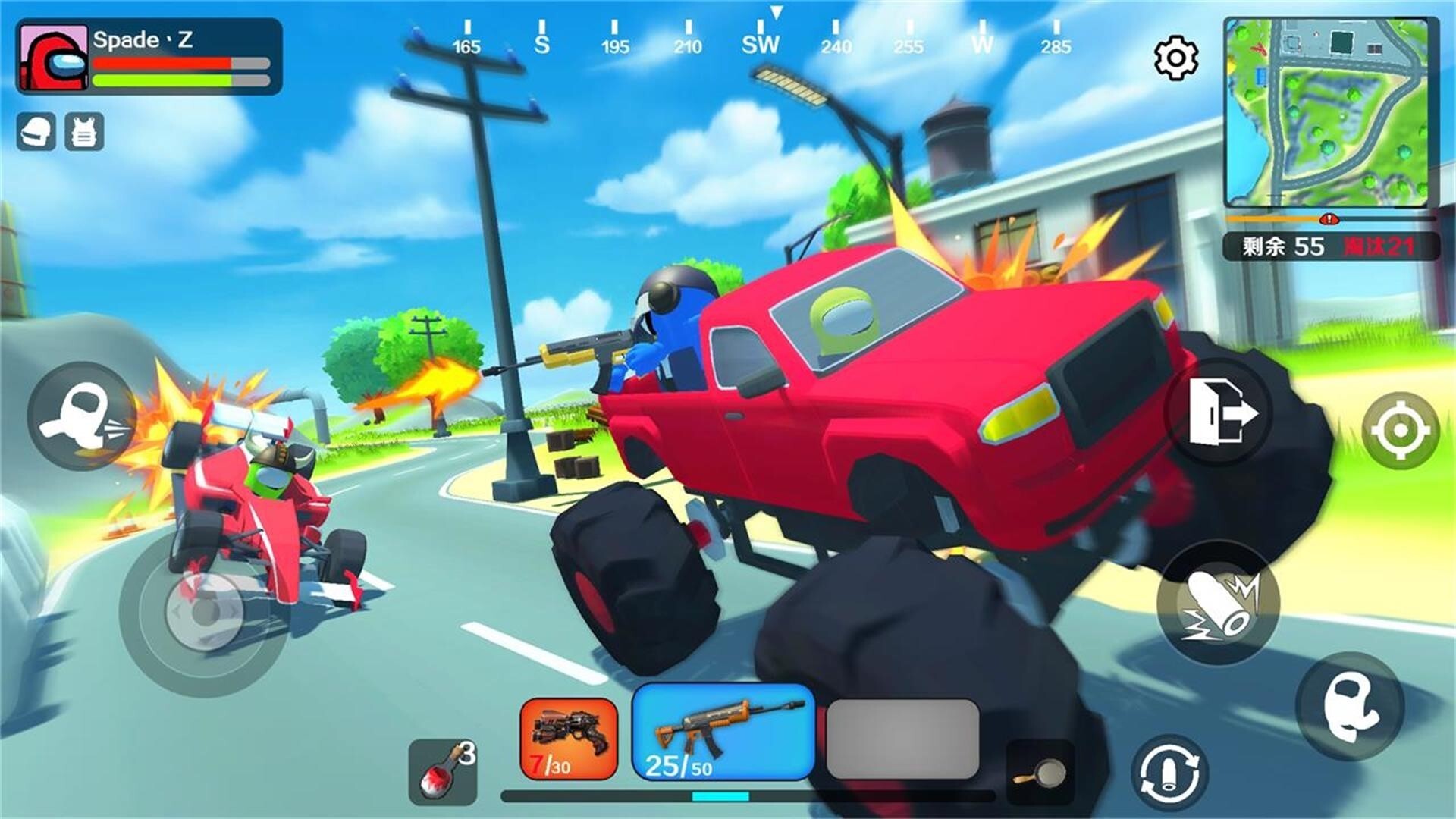Click the red crewmate player avatar

[x=53, y=57]
